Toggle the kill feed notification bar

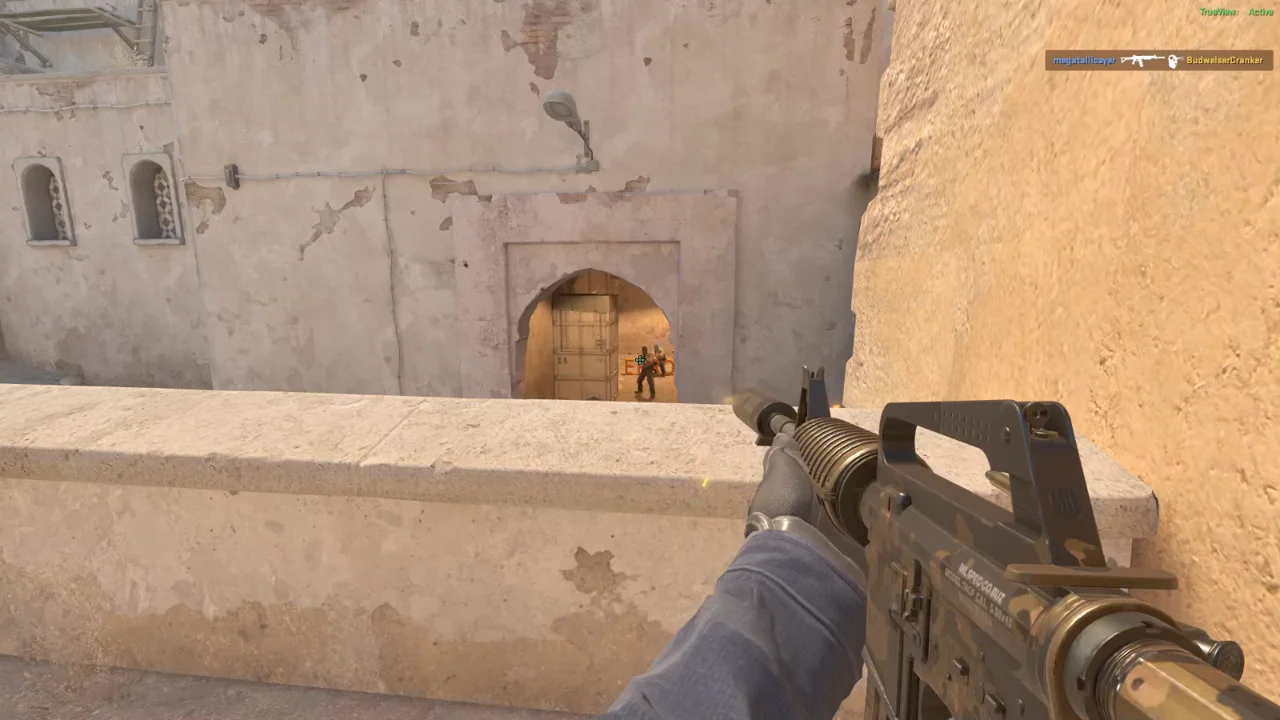[1158, 60]
